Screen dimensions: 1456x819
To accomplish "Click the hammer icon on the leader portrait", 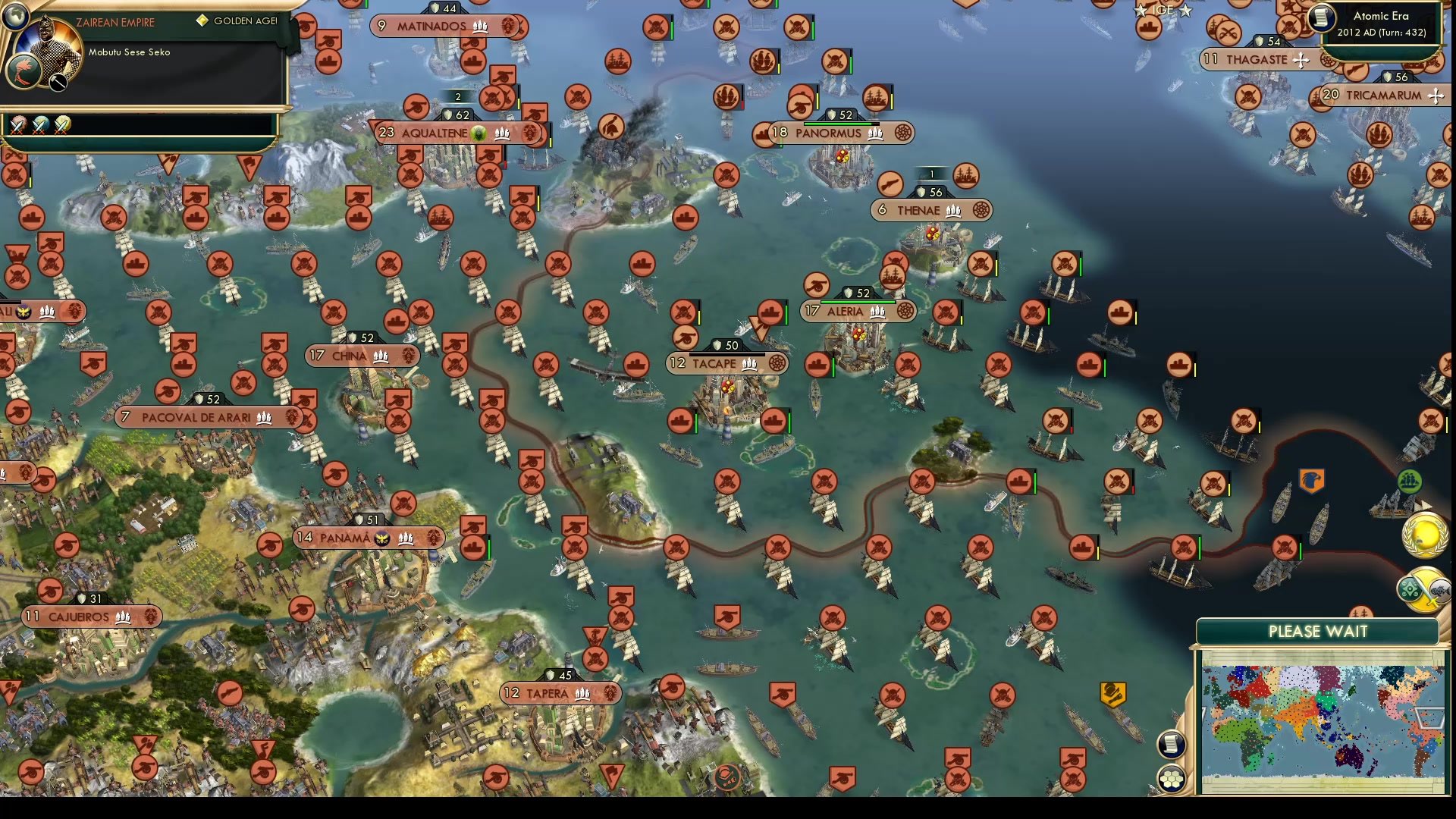I will [57, 83].
